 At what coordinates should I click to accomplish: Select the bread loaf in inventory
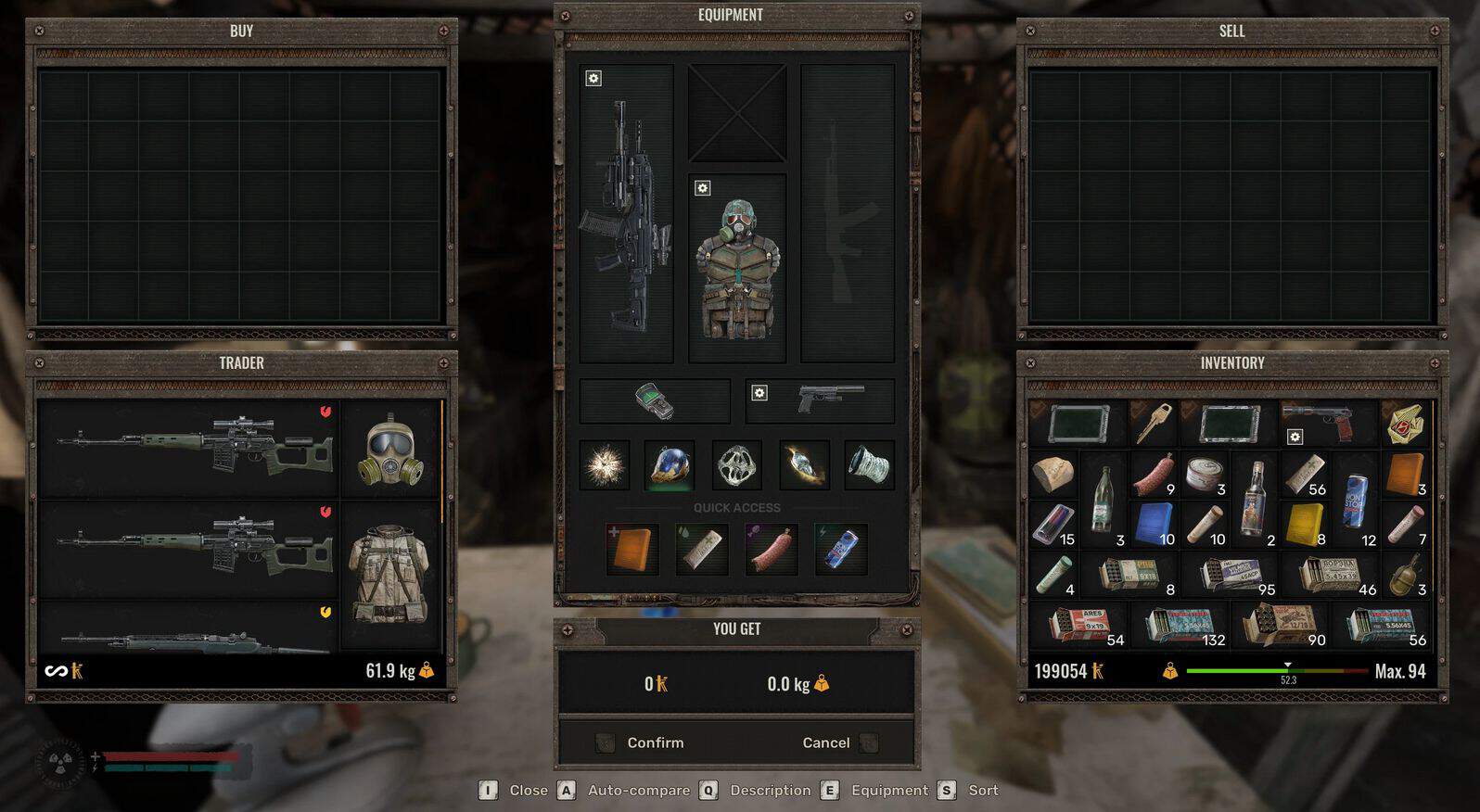pyautogui.click(x=1053, y=474)
